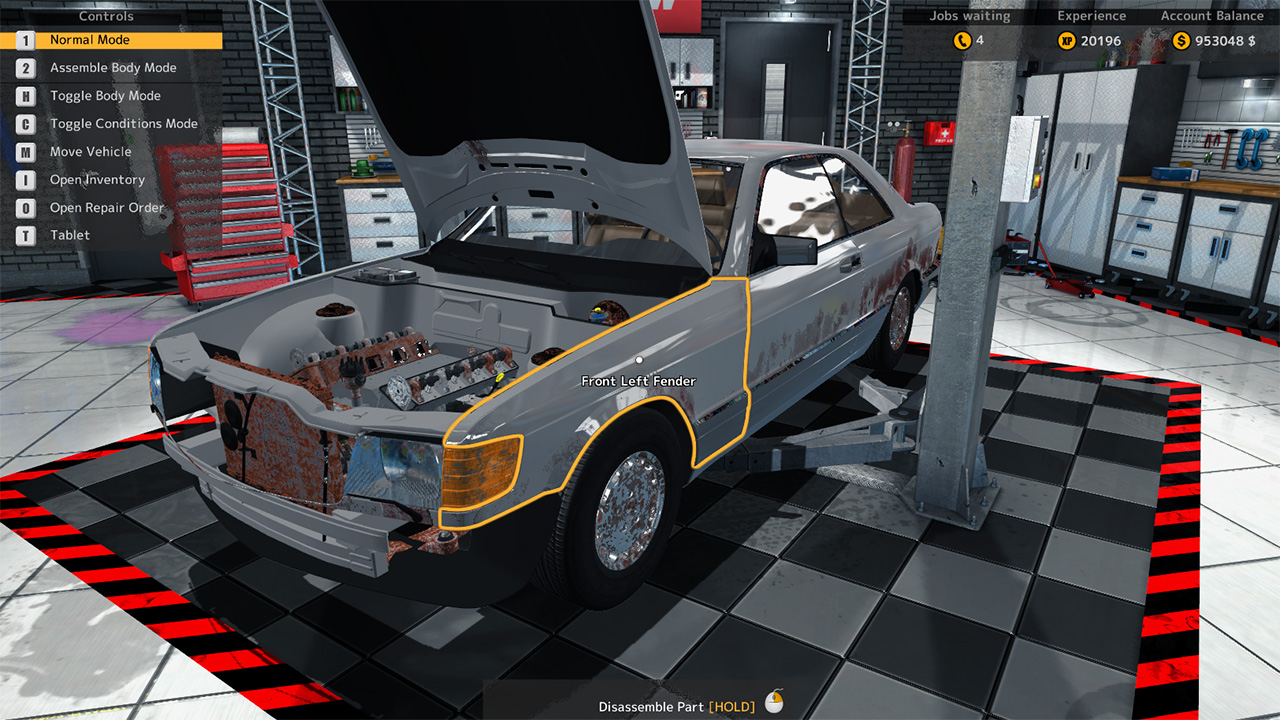Image resolution: width=1280 pixels, height=720 pixels.
Task: Expand the Jobs waiting section
Action: tap(970, 15)
